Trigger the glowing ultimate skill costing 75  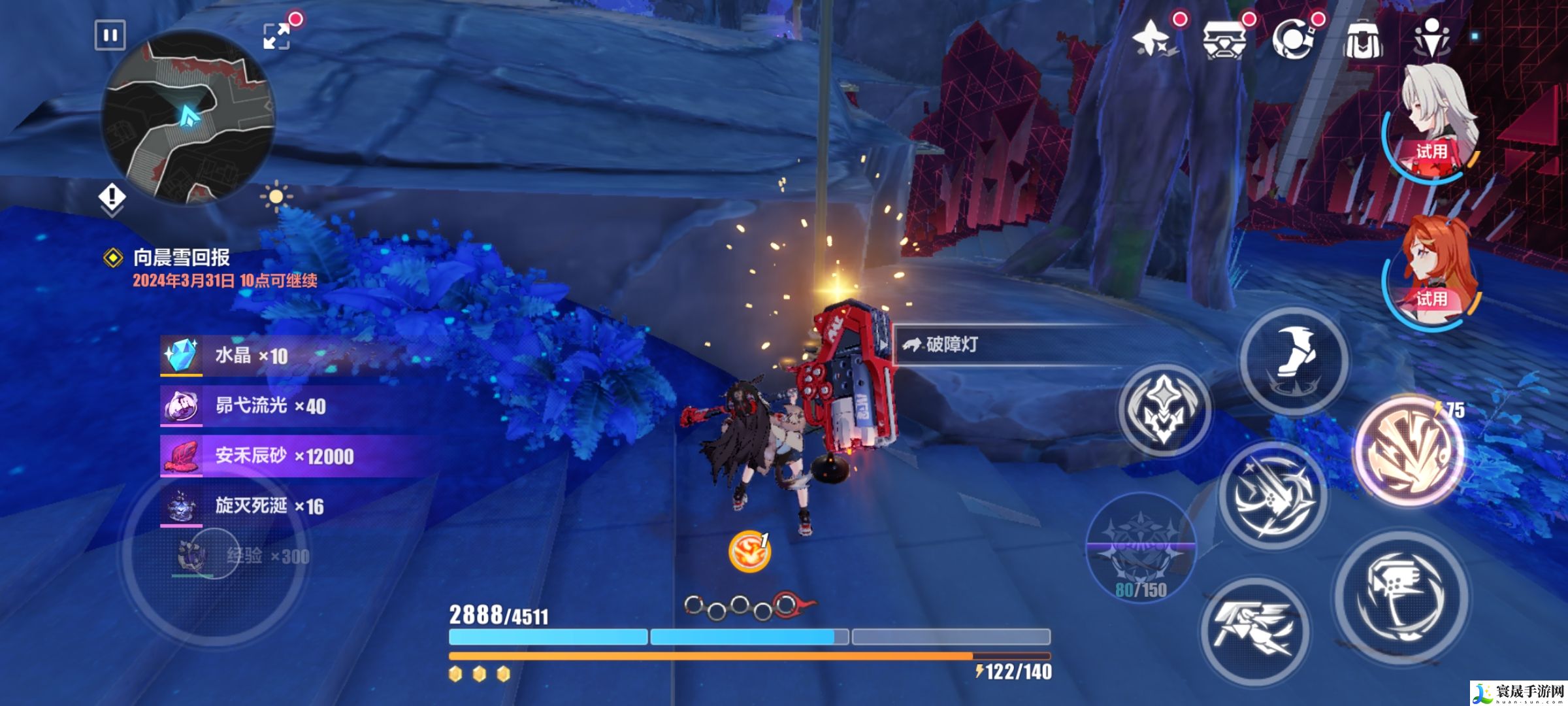(1409, 450)
